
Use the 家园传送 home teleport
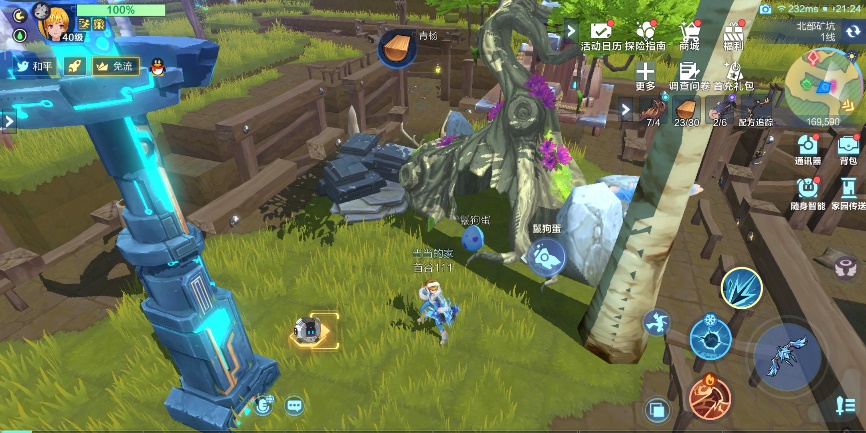coord(848,190)
